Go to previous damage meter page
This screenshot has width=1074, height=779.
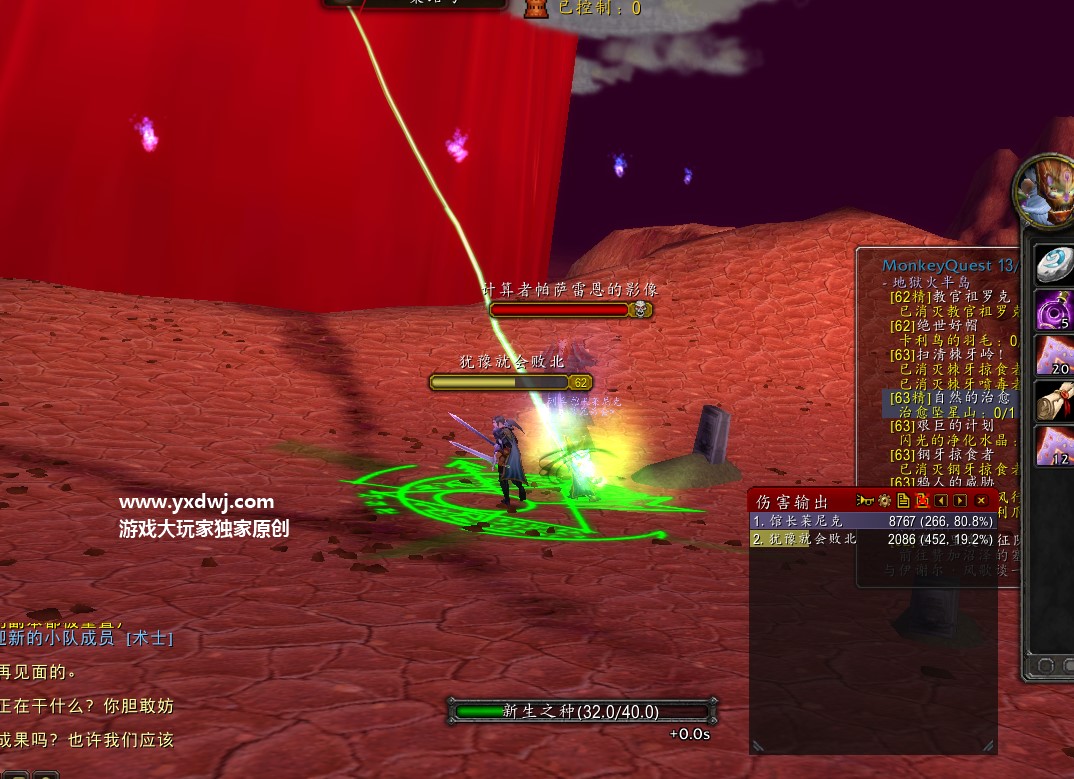(x=941, y=500)
